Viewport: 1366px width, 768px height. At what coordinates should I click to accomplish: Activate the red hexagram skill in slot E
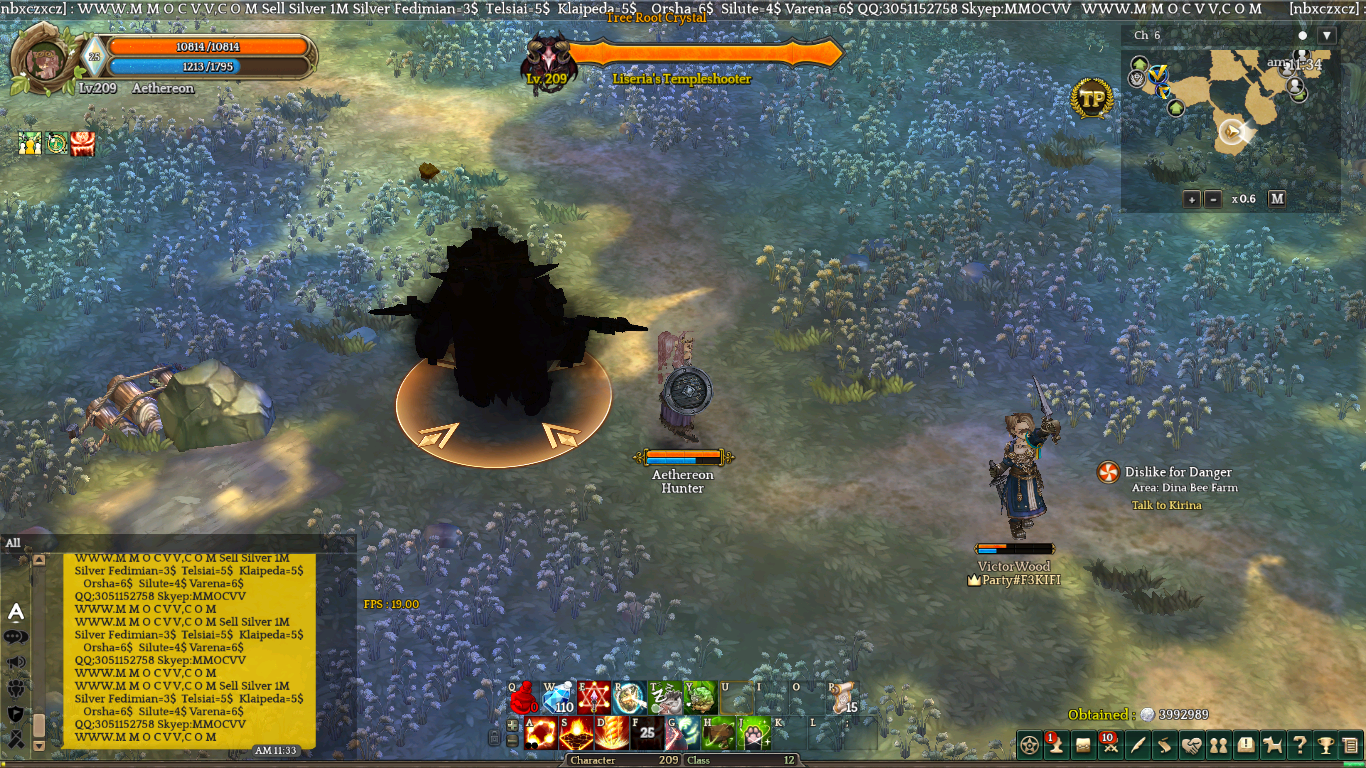click(x=594, y=698)
